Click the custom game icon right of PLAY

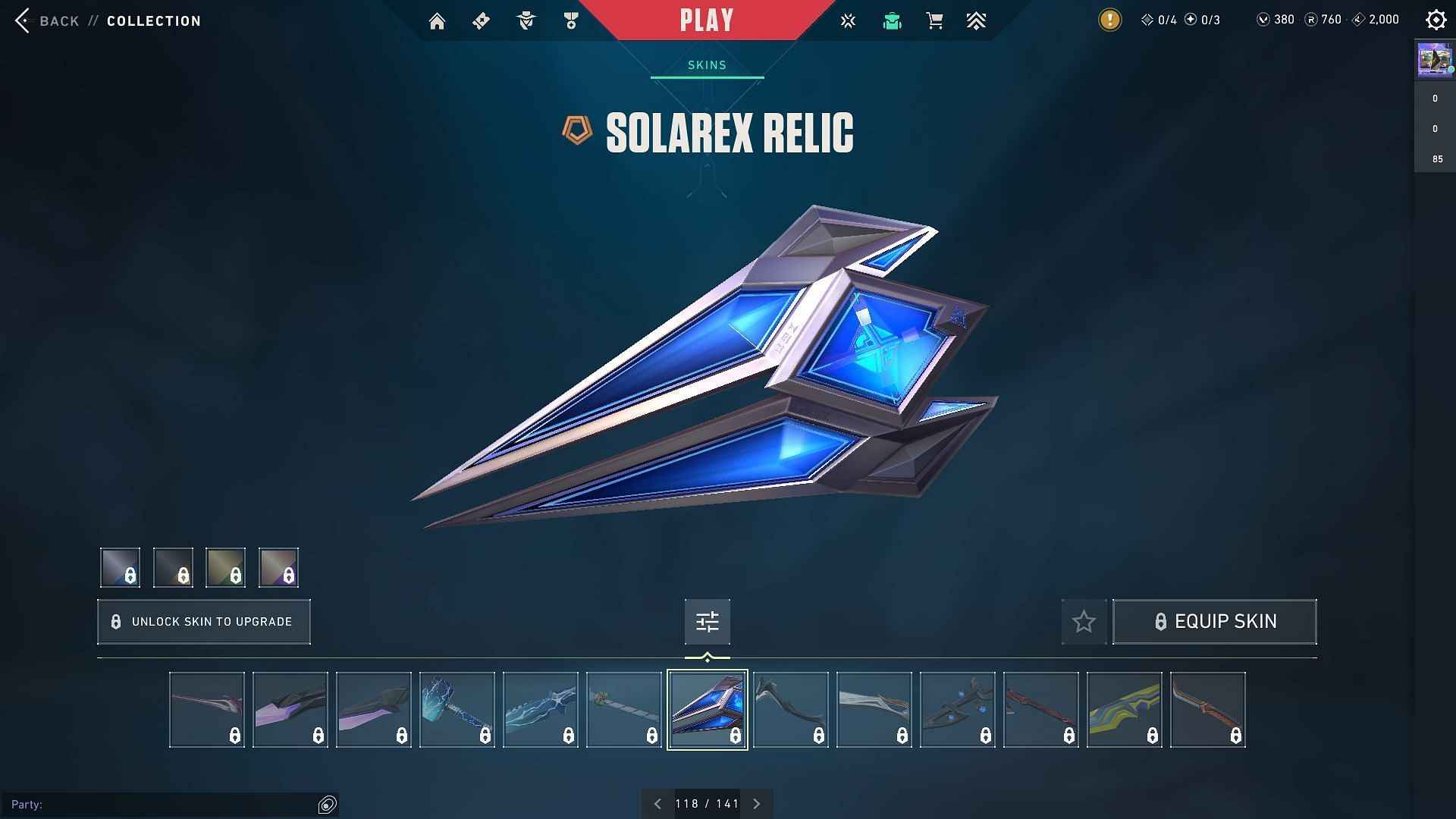tap(847, 20)
